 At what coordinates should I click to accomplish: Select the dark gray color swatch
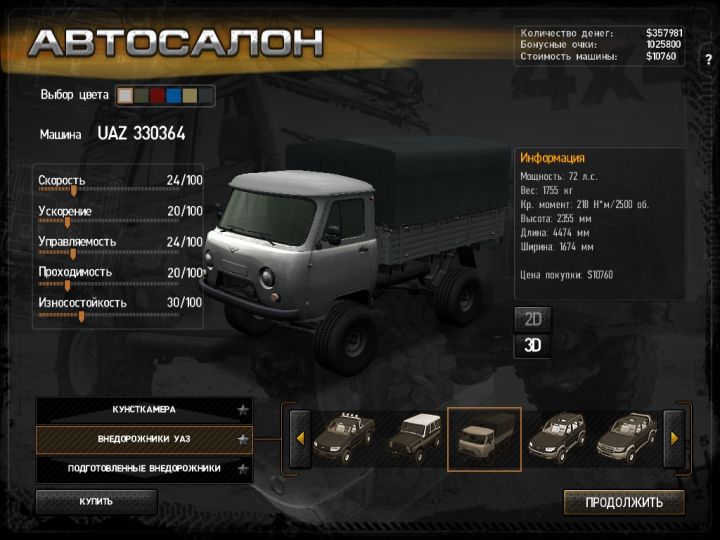(205, 96)
